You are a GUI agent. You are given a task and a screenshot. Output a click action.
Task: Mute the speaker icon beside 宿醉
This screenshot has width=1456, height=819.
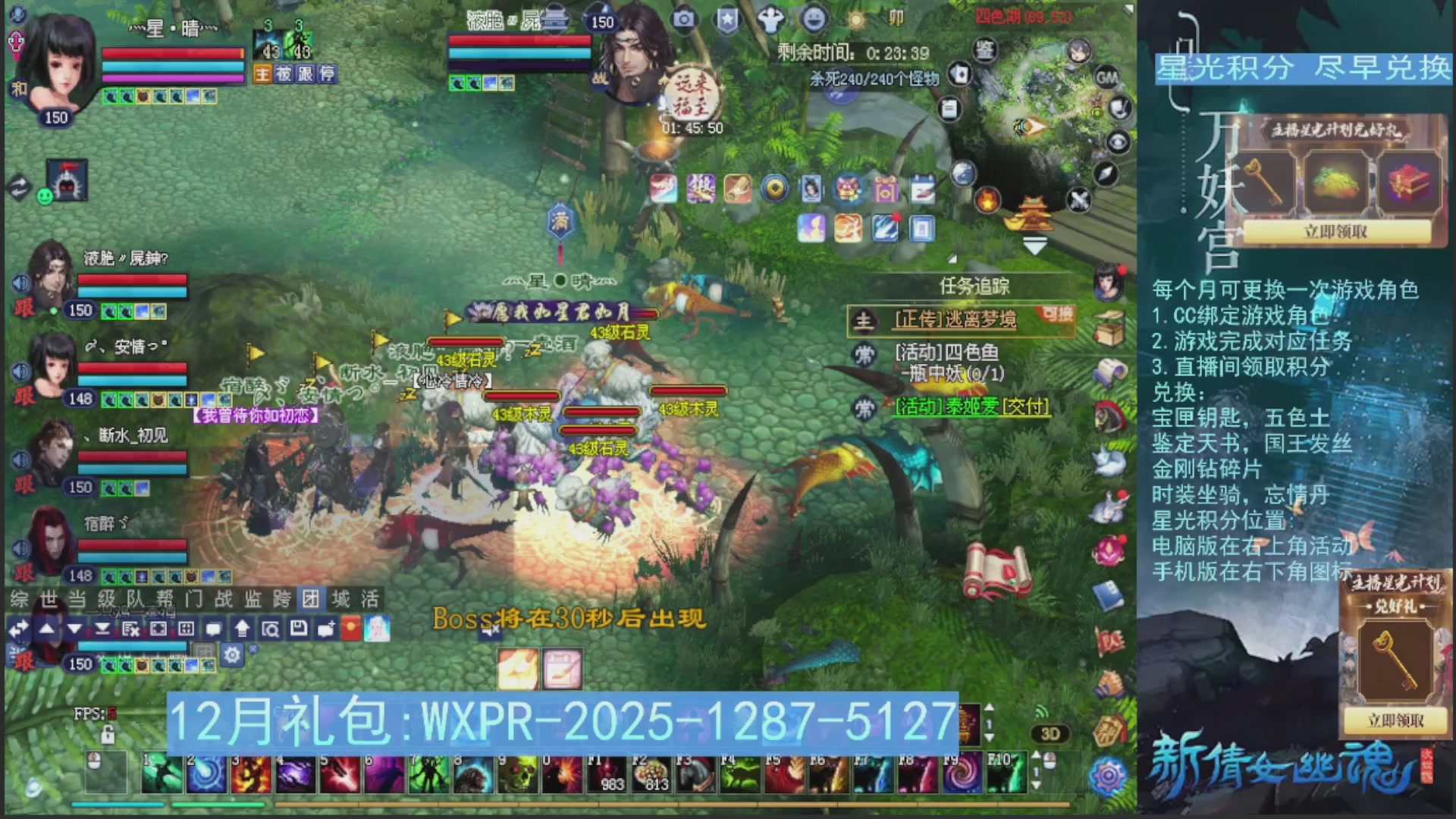tap(20, 547)
